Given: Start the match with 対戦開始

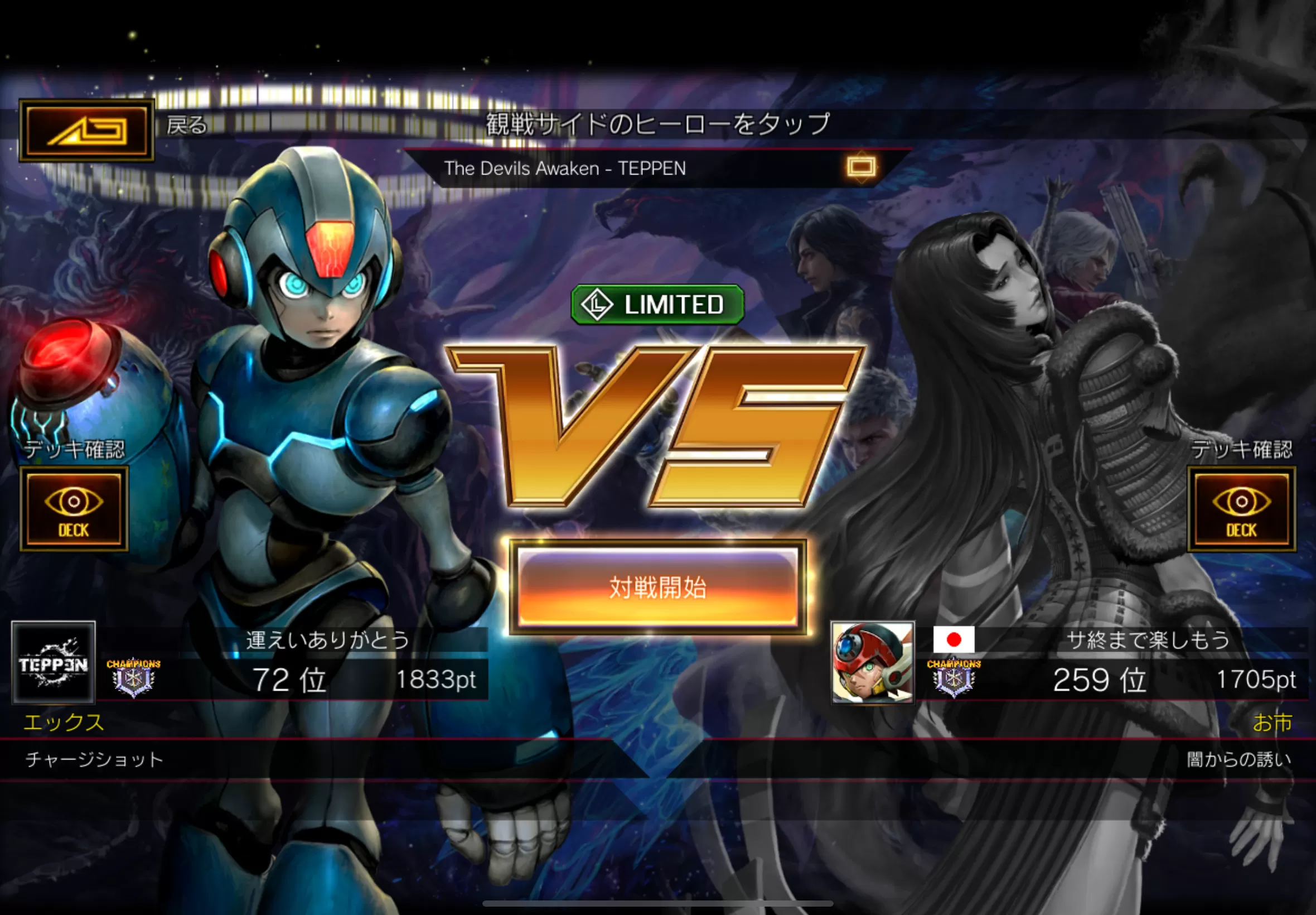Looking at the screenshot, I should [657, 587].
